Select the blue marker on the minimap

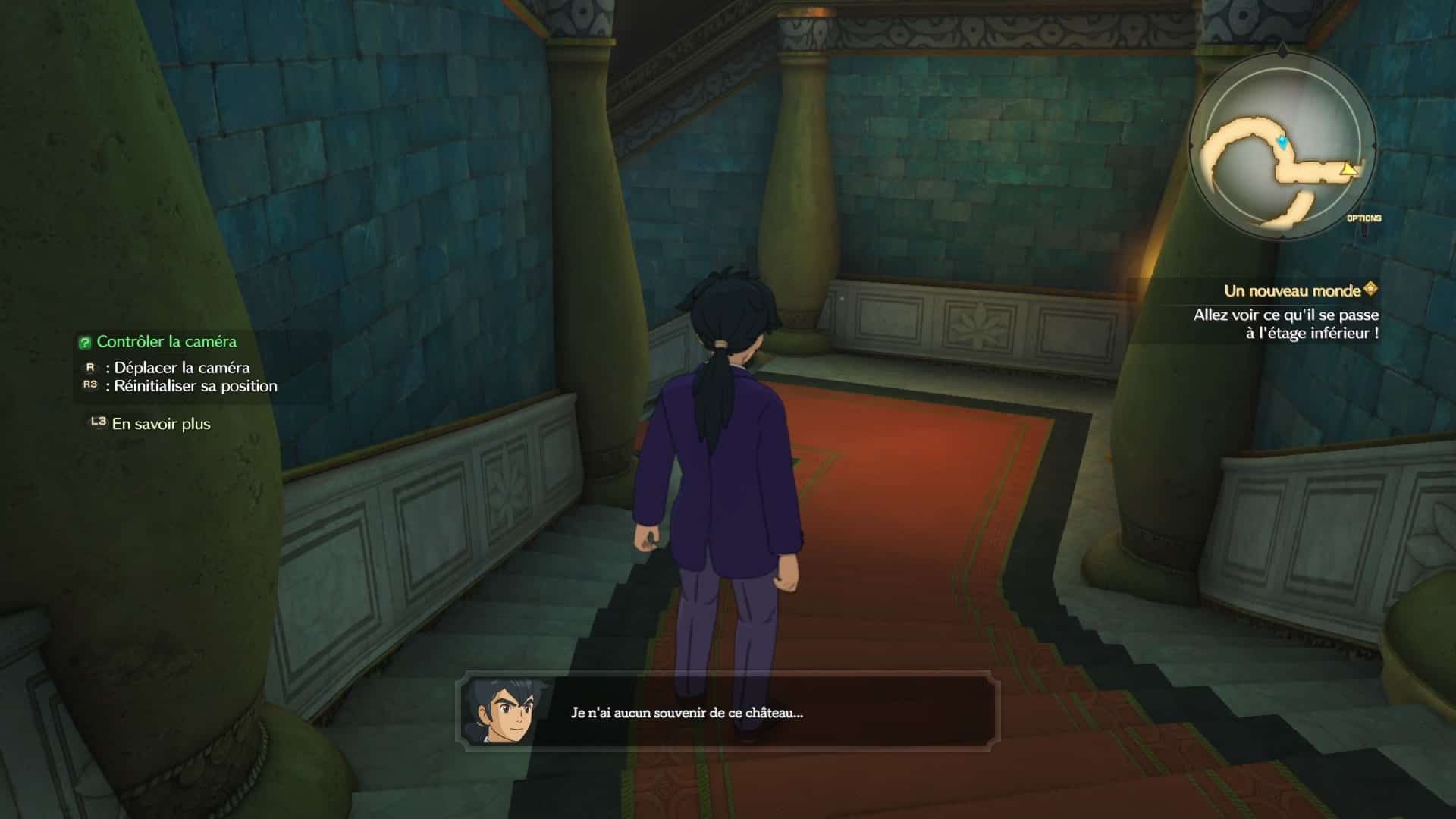[1282, 142]
